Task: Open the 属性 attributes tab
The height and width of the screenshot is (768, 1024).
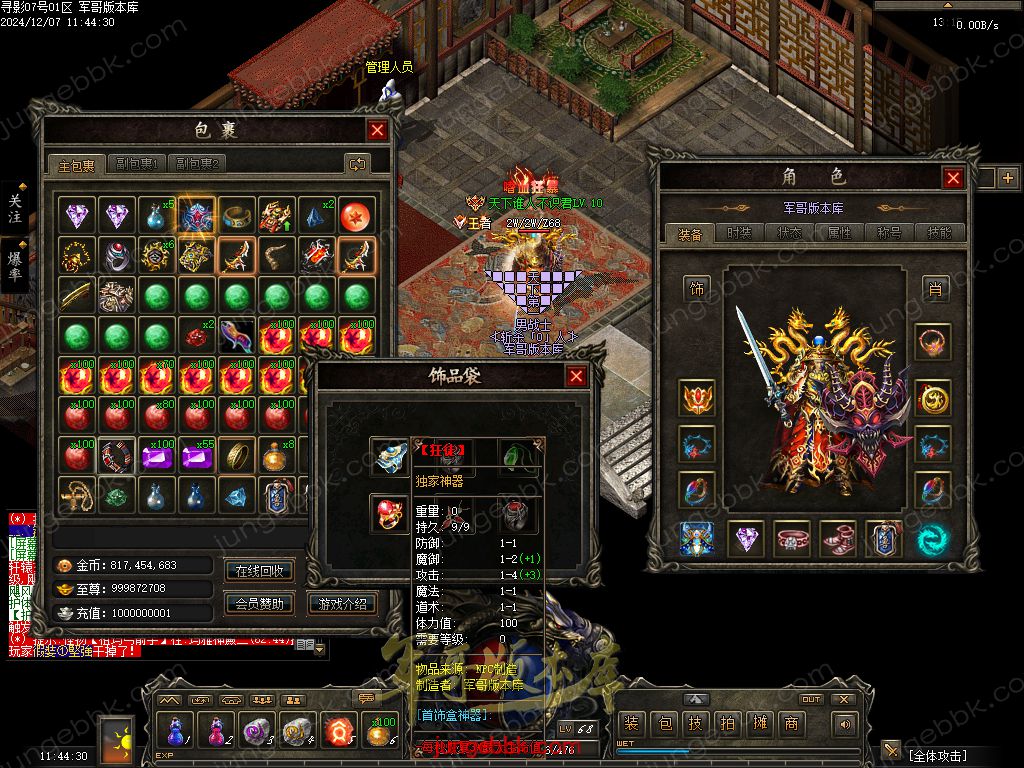Action: click(839, 233)
